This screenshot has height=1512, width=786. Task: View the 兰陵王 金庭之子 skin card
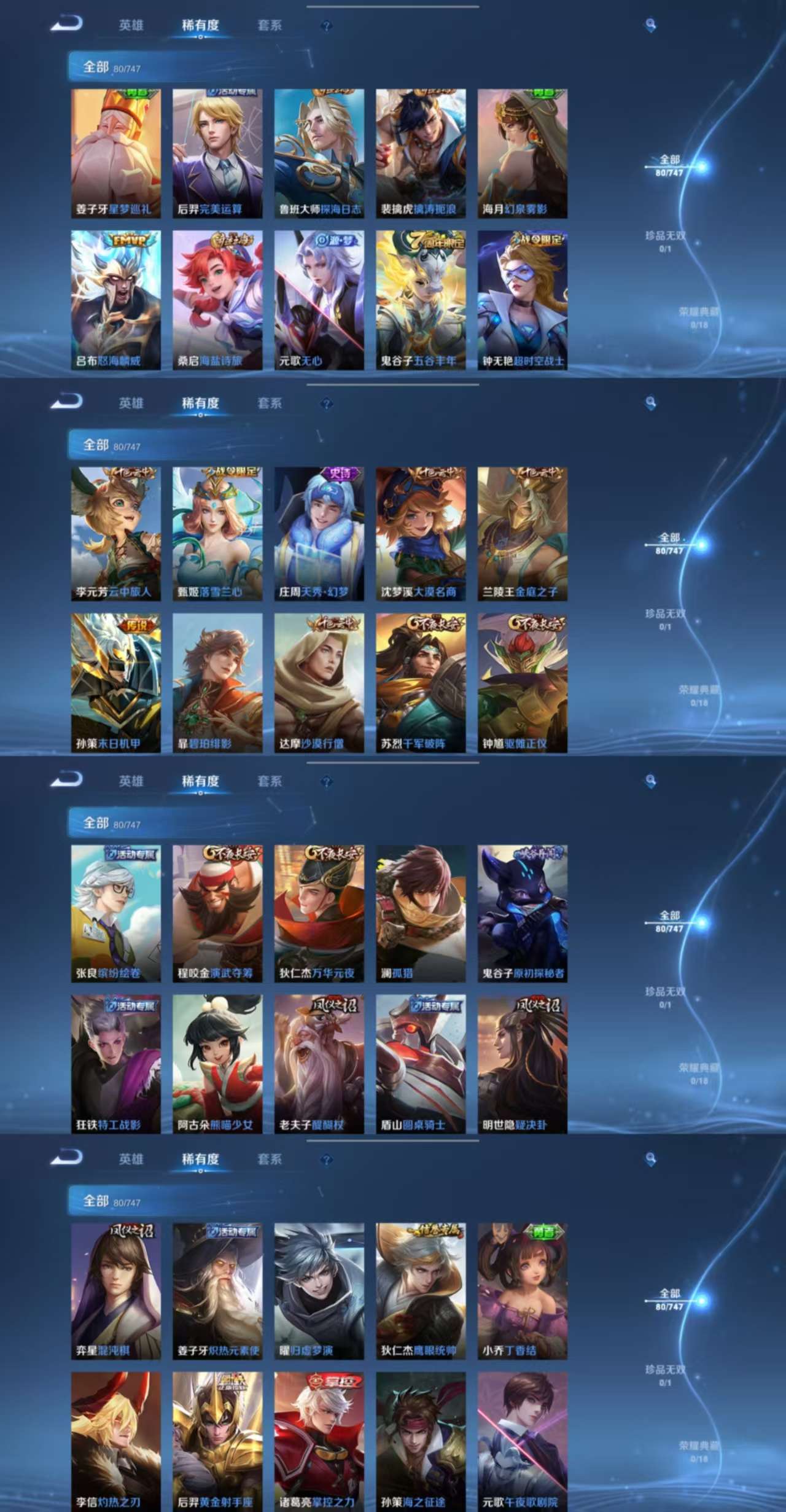(522, 534)
